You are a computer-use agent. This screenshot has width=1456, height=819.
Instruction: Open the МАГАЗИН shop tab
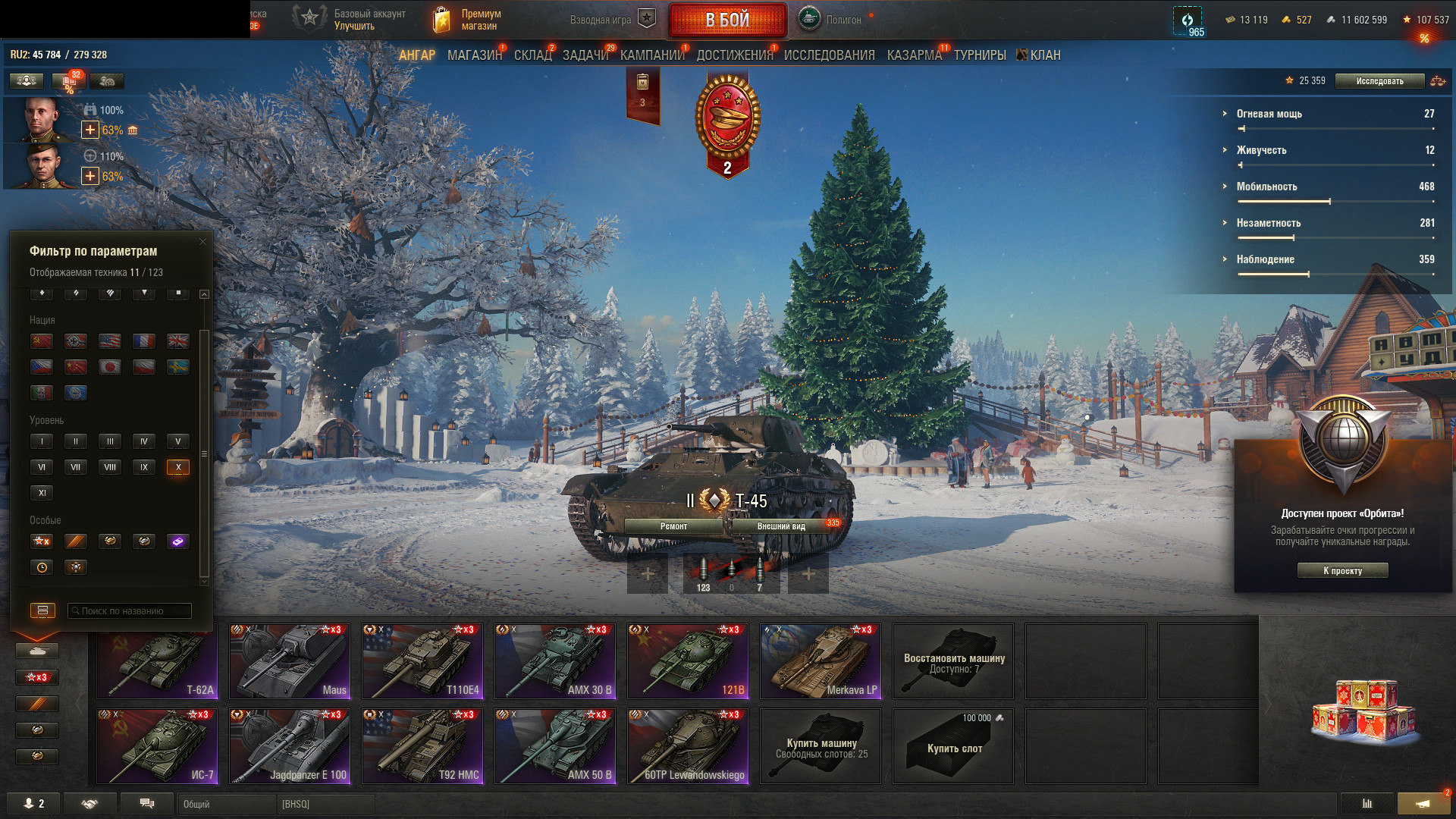pos(475,55)
